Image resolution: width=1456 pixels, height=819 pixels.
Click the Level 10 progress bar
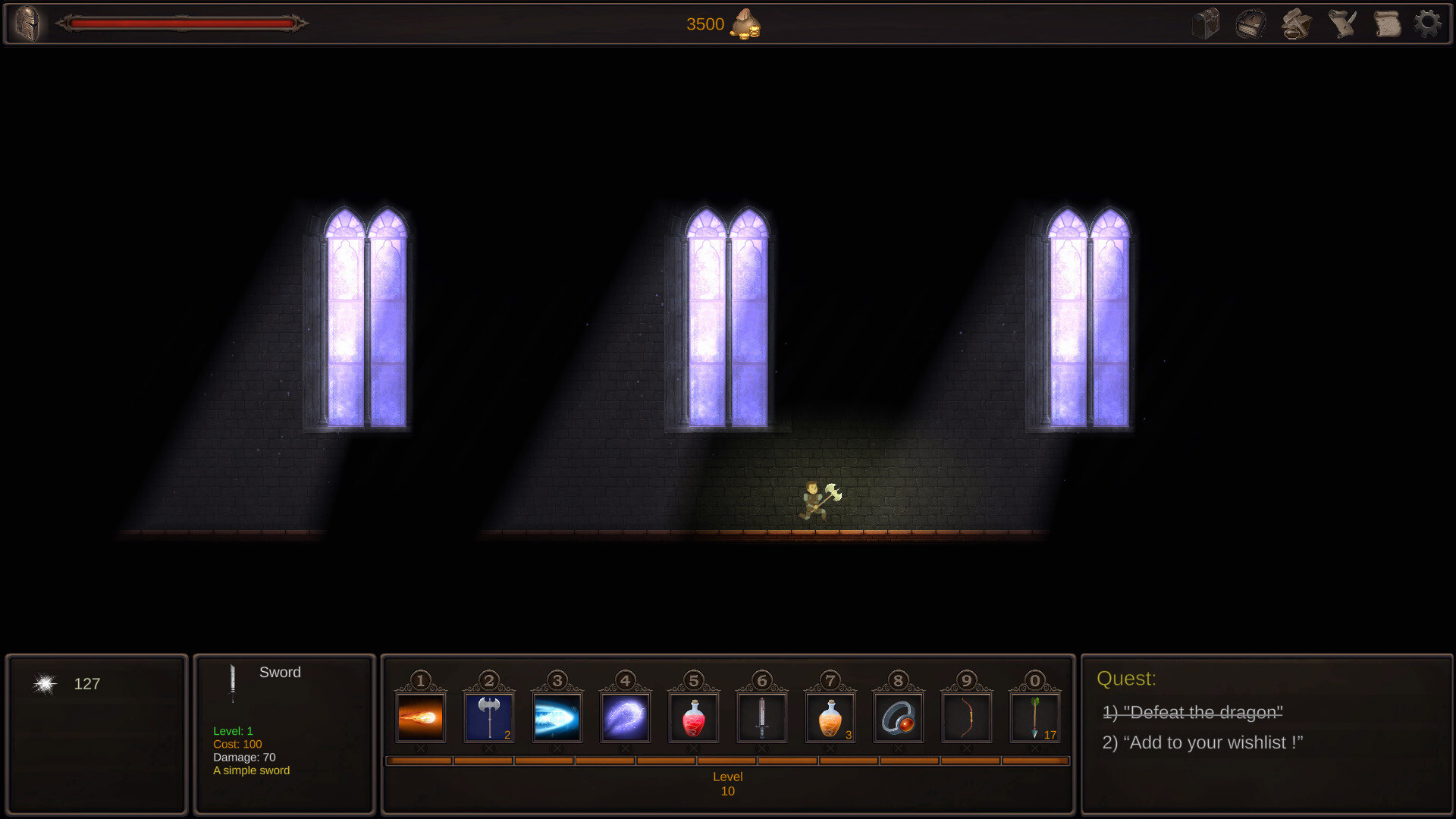[728, 761]
